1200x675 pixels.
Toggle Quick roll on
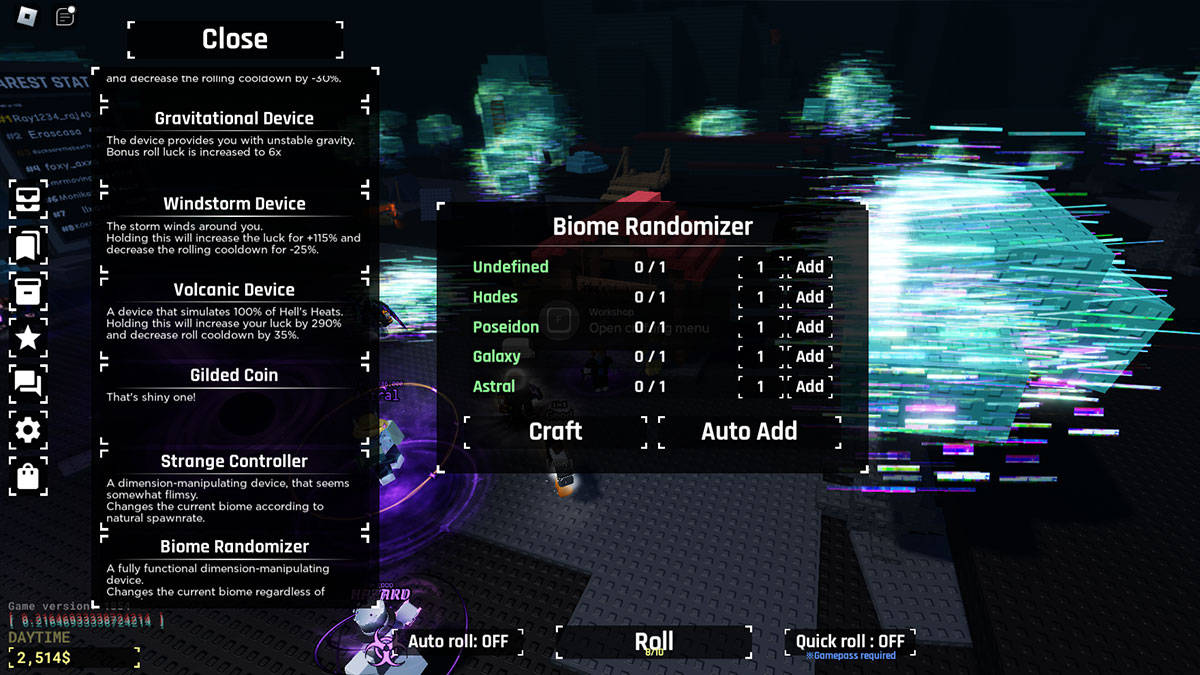[850, 641]
